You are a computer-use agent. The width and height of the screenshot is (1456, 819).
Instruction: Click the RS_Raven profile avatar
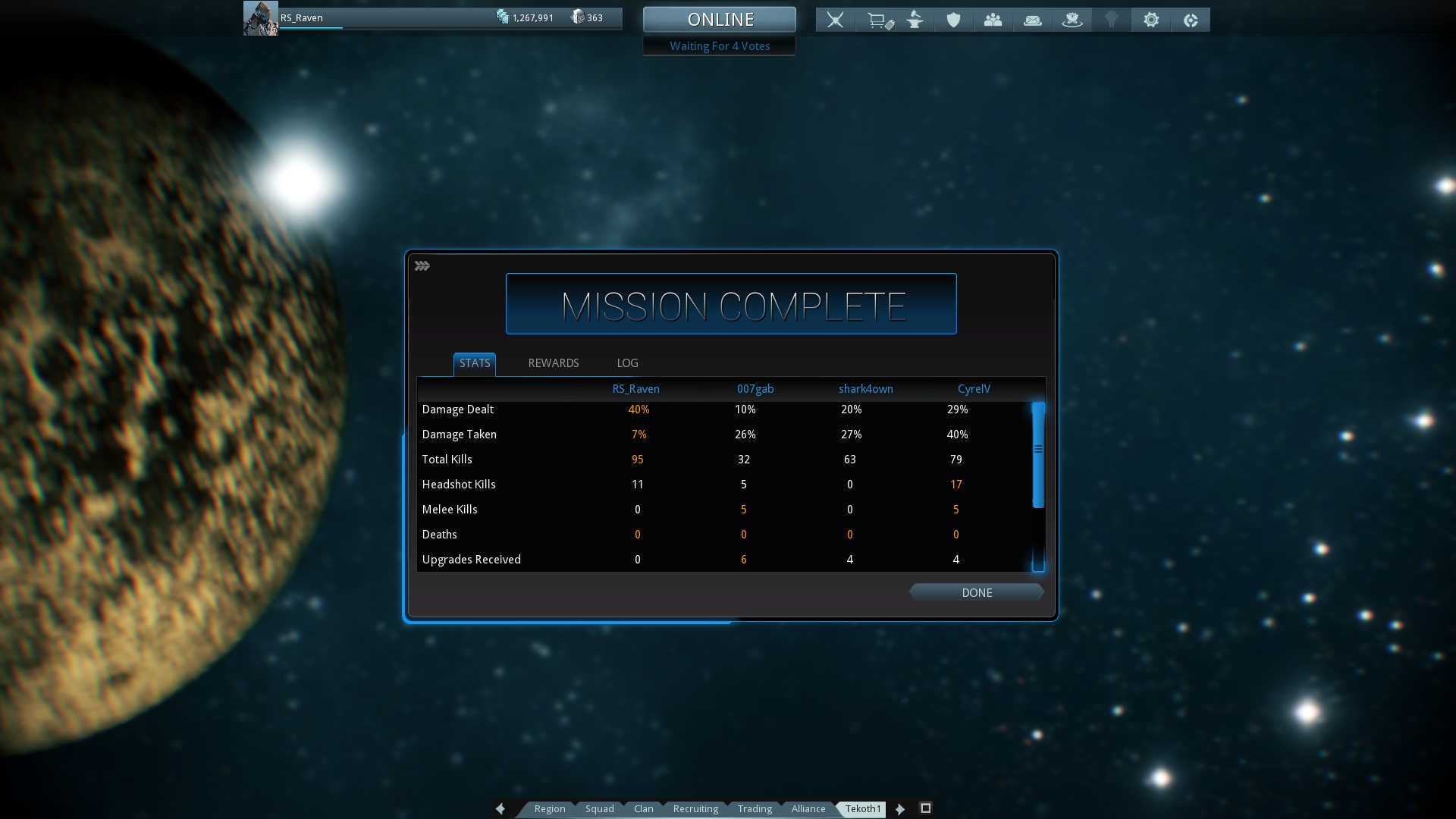coord(260,18)
